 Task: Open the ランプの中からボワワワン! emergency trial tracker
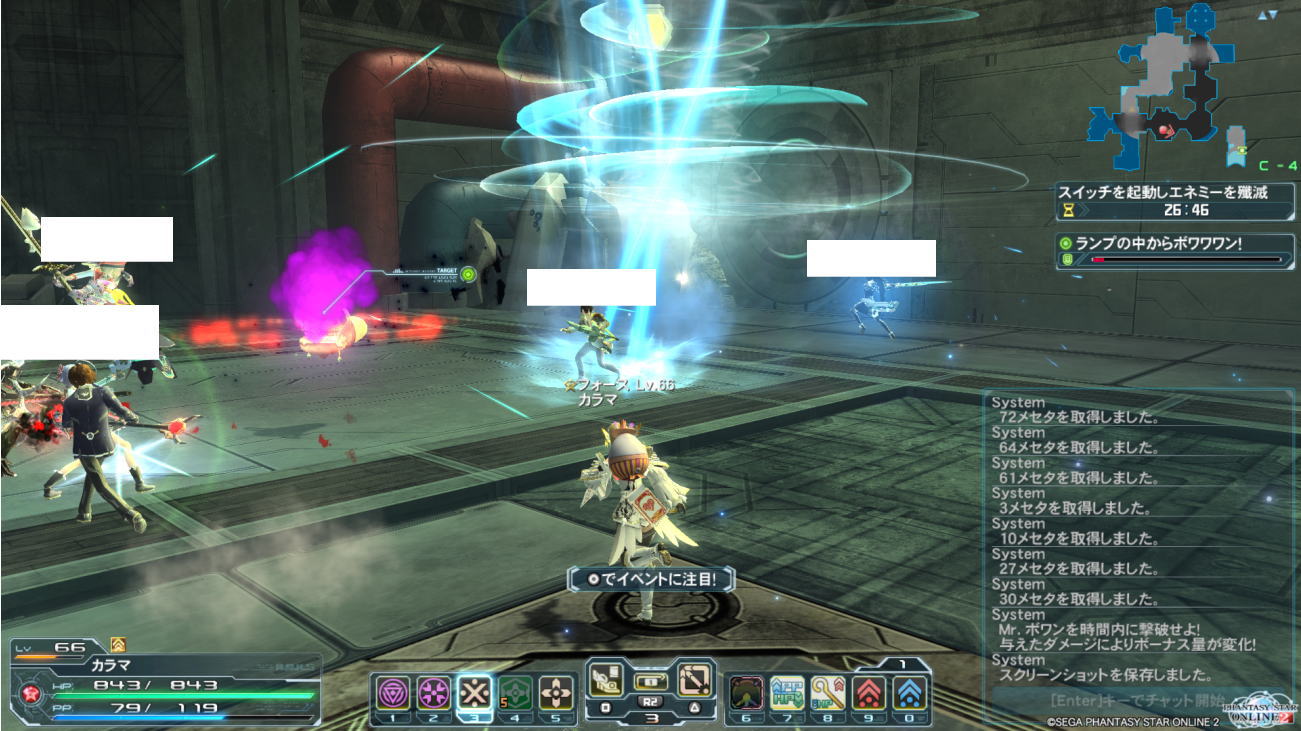pyautogui.click(x=1172, y=251)
